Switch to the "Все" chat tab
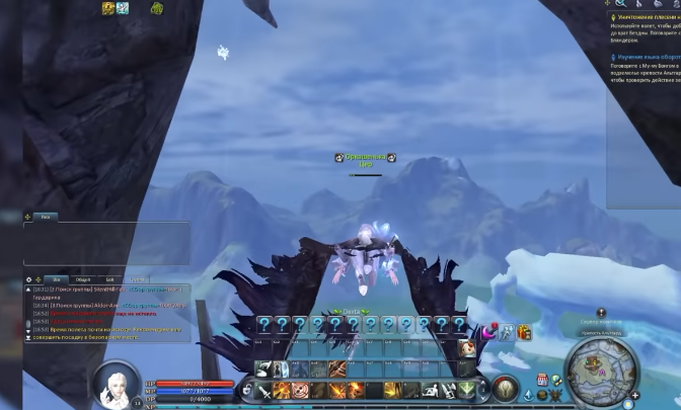The width and height of the screenshot is (681, 410). pyautogui.click(x=57, y=279)
